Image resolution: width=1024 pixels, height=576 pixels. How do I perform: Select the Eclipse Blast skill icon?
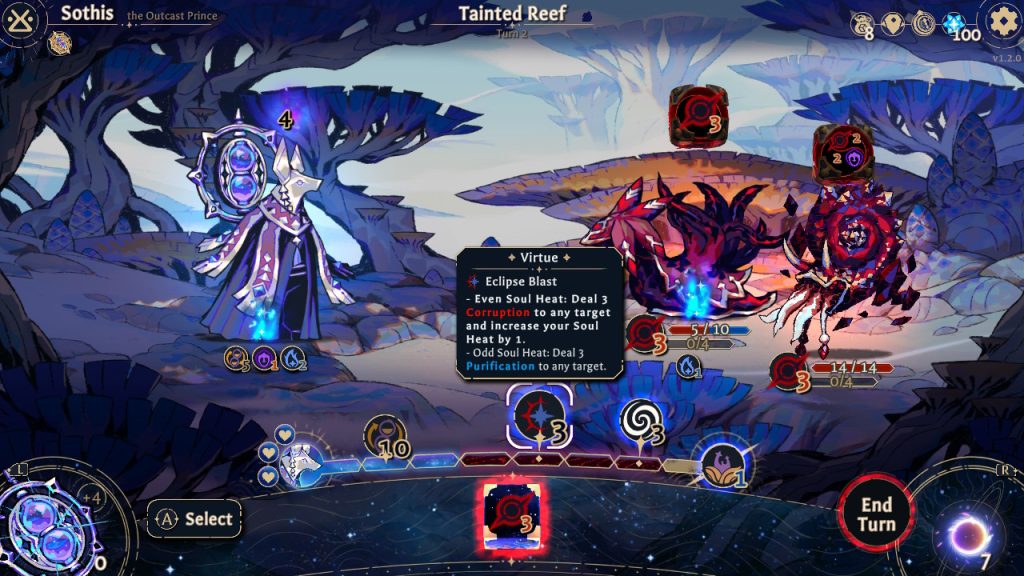pyautogui.click(x=540, y=416)
